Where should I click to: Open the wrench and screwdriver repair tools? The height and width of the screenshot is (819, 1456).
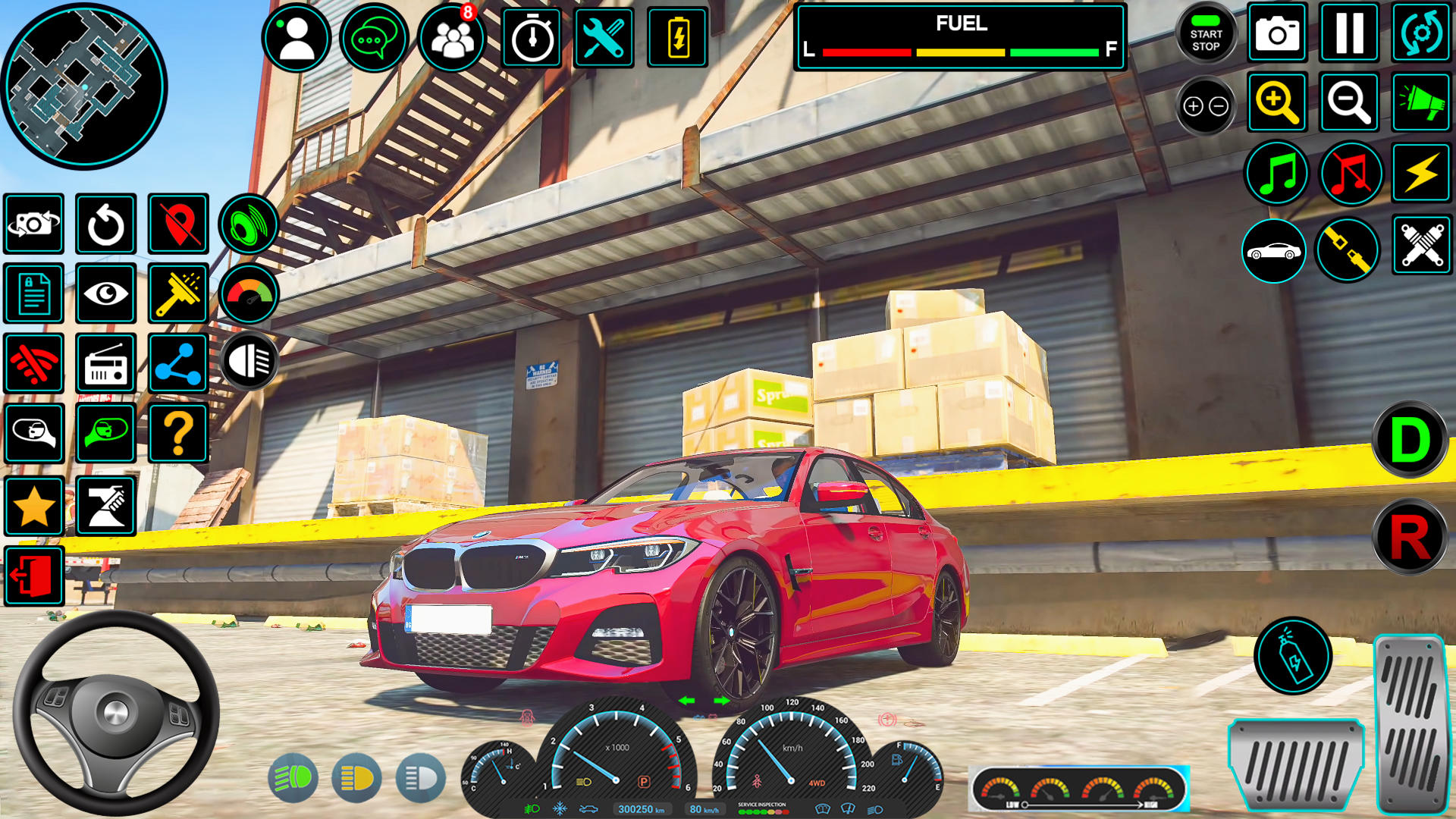604,38
